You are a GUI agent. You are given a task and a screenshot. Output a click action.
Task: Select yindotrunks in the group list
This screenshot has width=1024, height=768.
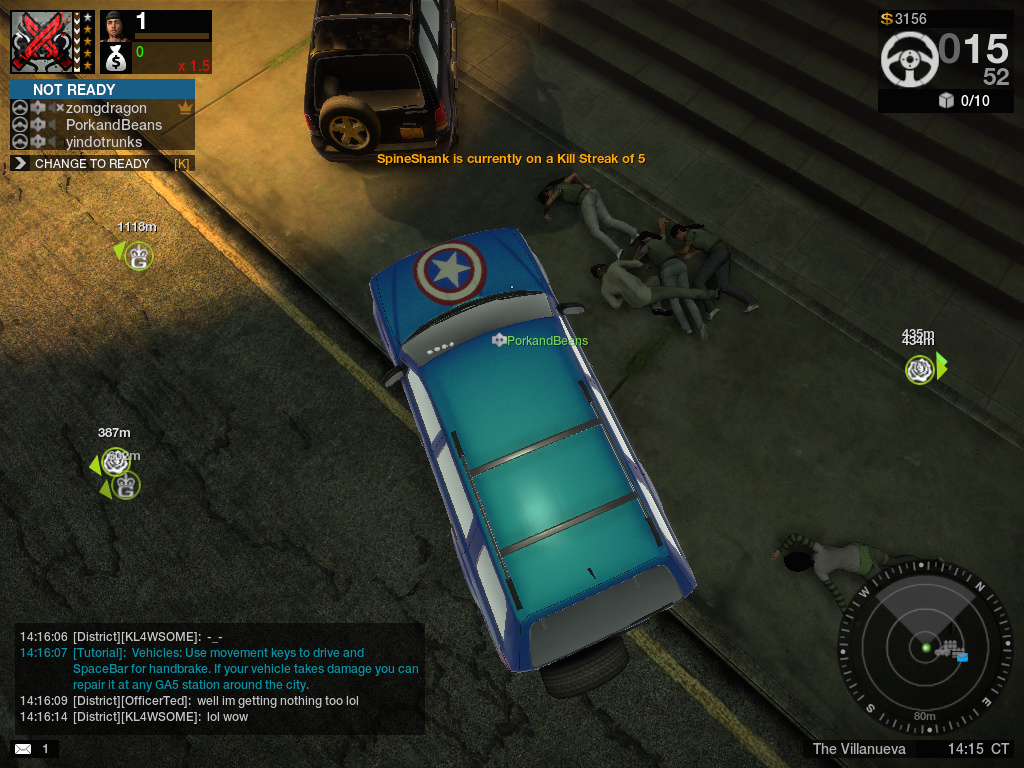(104, 142)
